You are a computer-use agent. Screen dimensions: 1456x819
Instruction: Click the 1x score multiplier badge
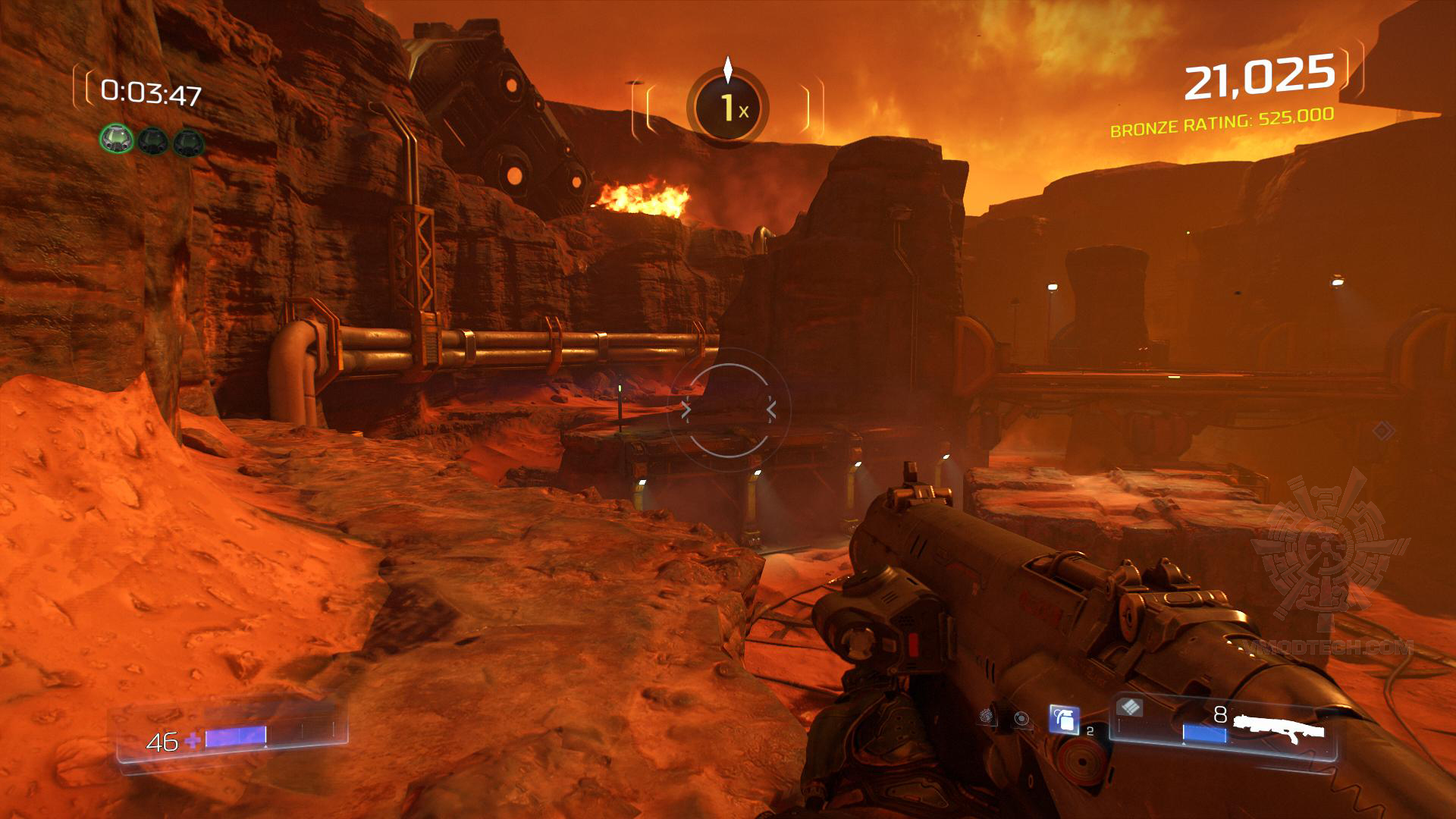728,108
